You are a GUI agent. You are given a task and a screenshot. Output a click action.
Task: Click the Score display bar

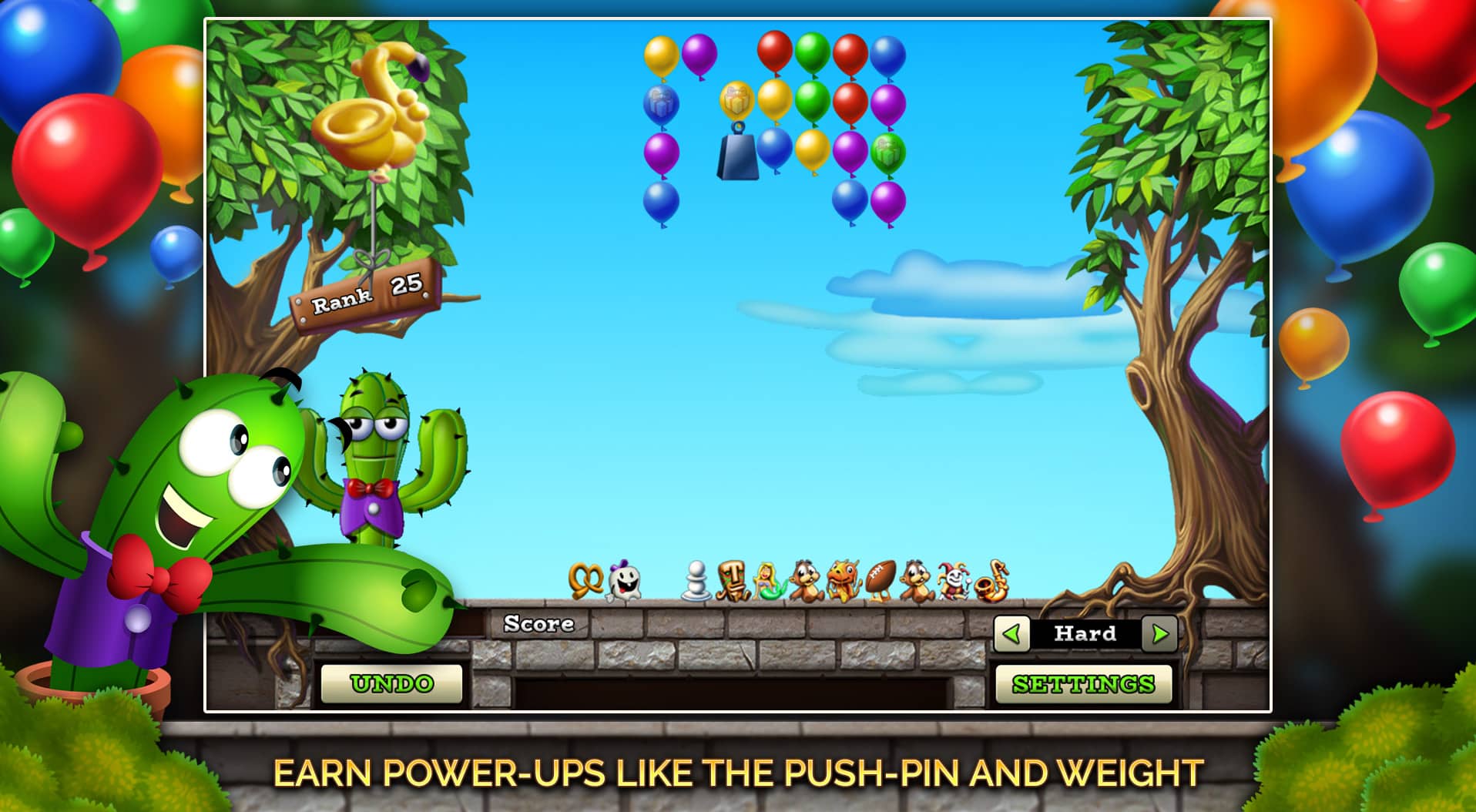pyautogui.click(x=538, y=624)
